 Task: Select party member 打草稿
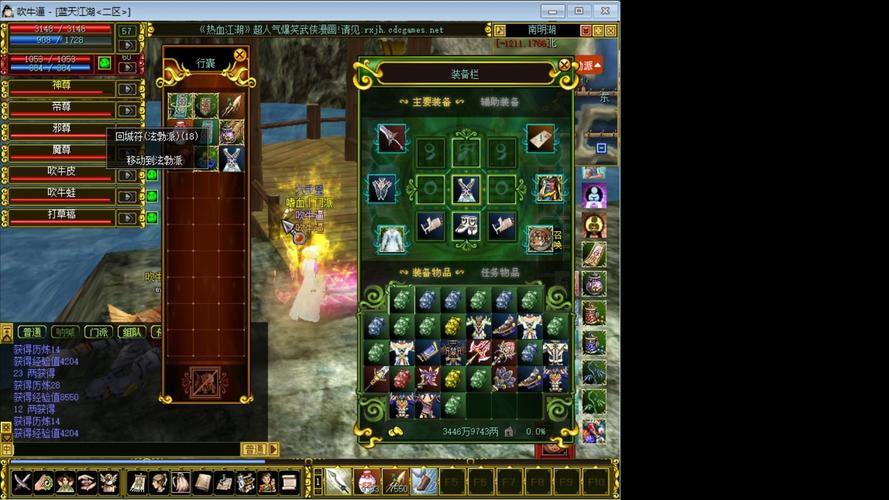click(x=62, y=214)
